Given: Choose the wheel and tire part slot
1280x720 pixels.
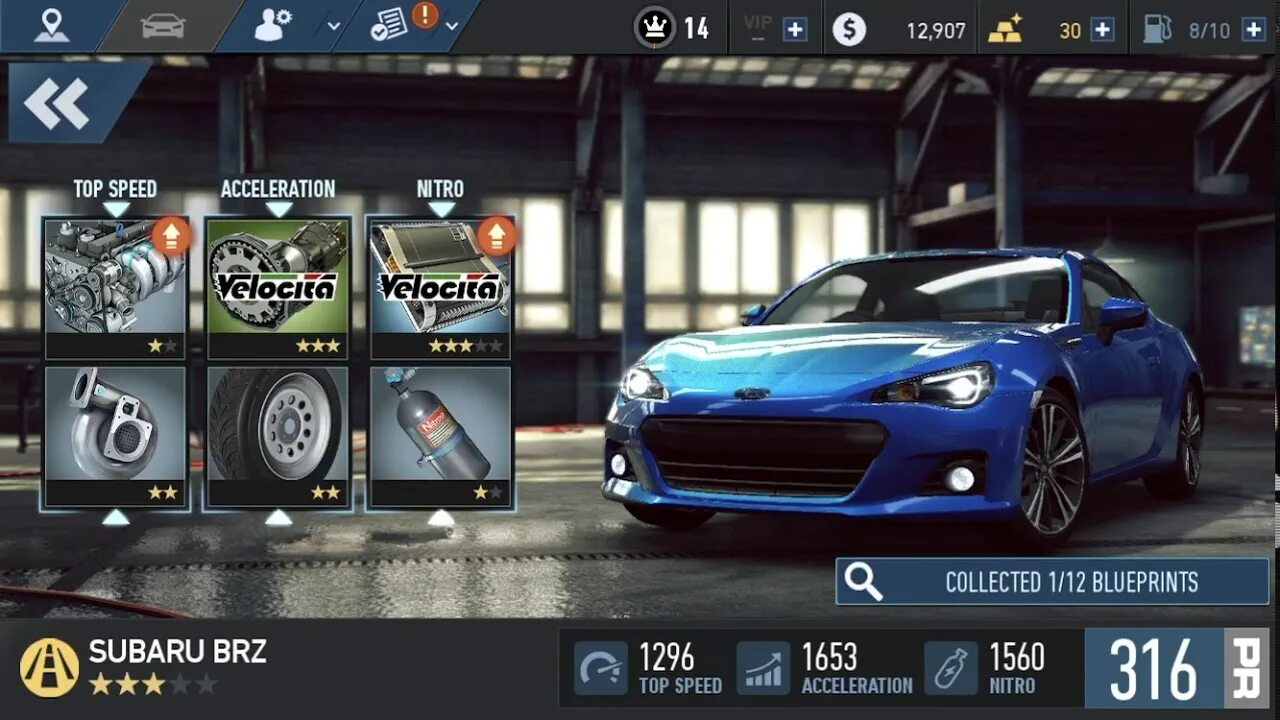Looking at the screenshot, I should (278, 436).
